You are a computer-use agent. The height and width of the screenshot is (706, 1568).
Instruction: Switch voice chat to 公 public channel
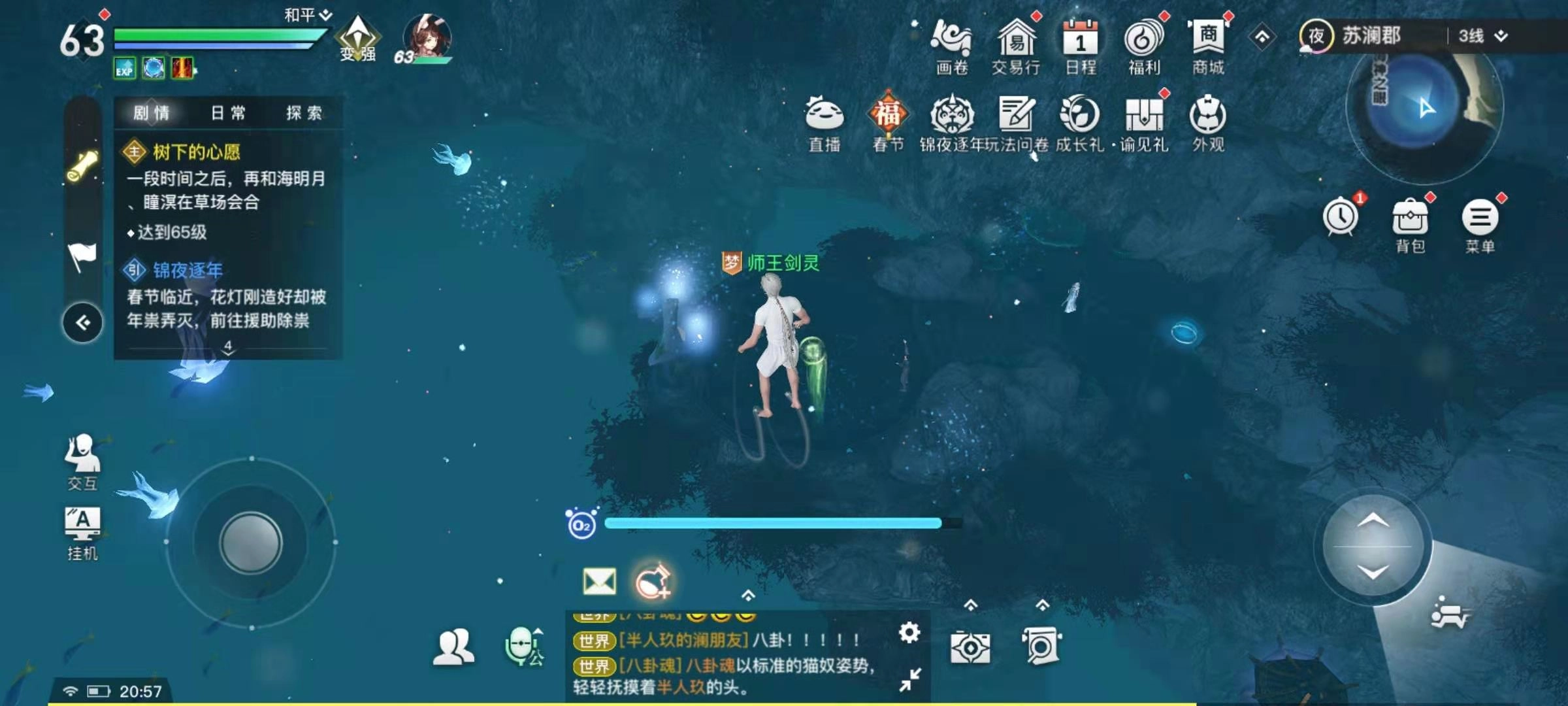[x=523, y=647]
